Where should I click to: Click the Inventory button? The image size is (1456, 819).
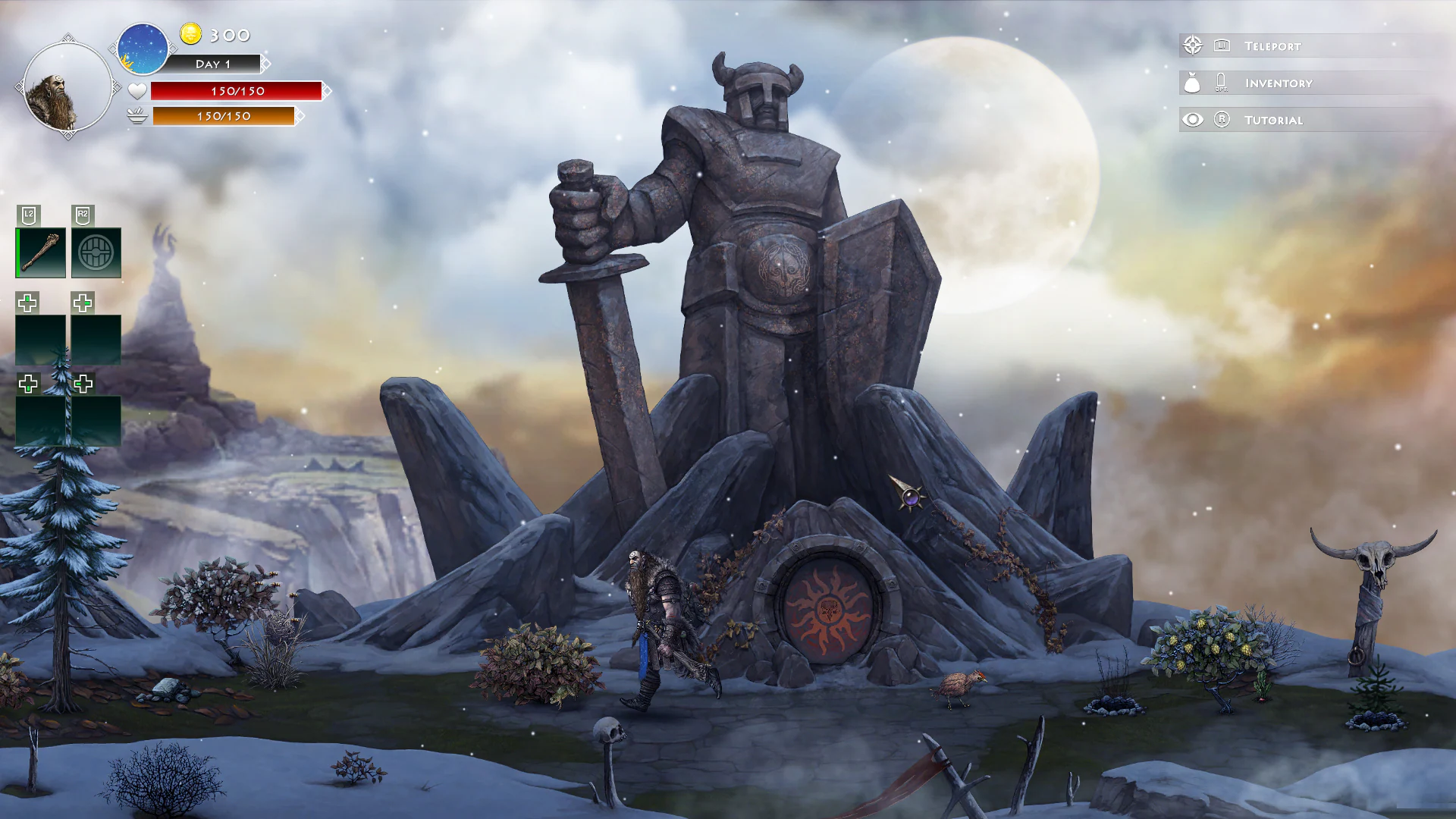(x=1278, y=83)
